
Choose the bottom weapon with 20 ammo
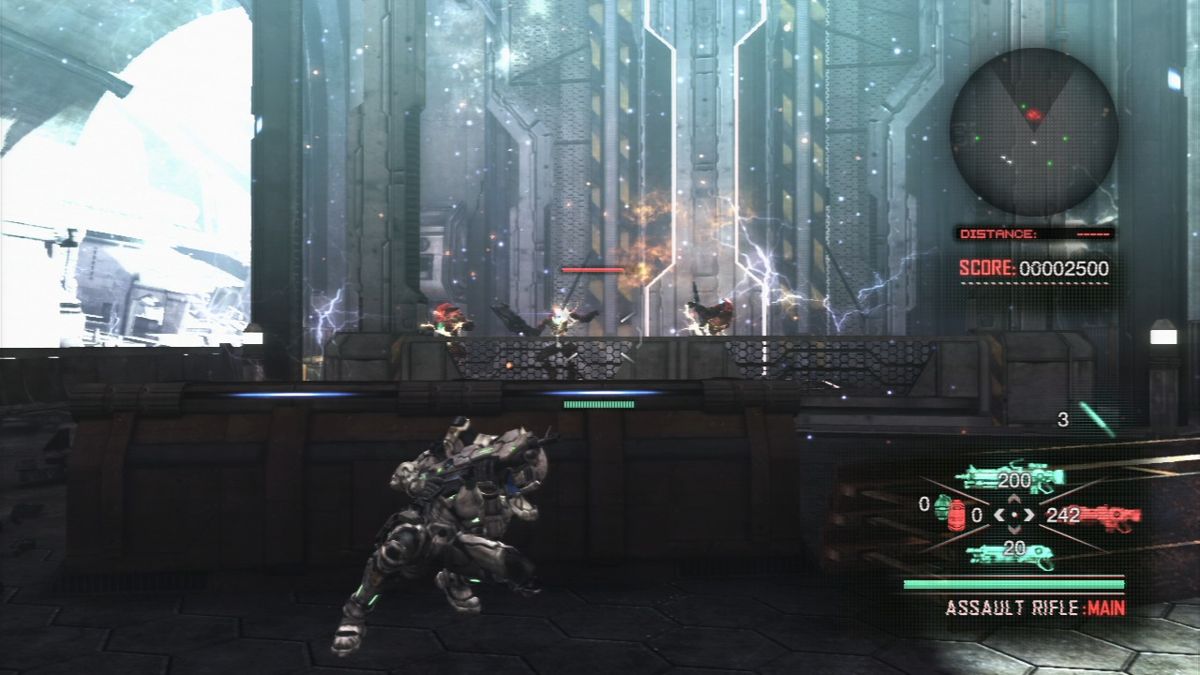[1010, 554]
